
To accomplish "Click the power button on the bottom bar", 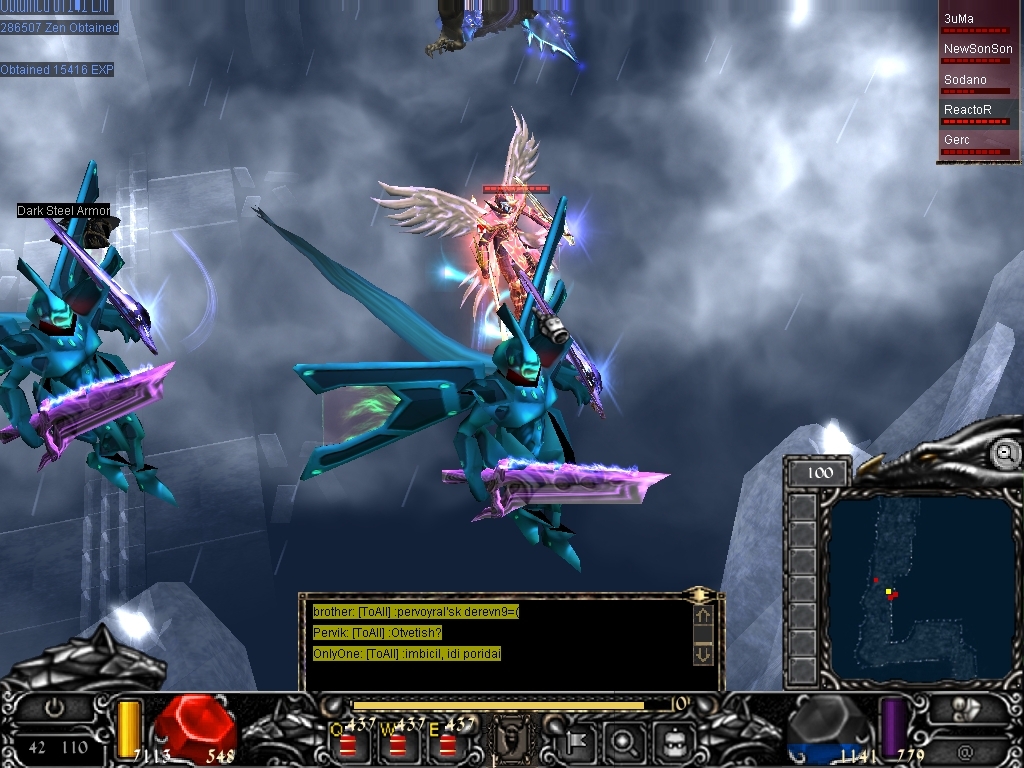I will point(54,708).
